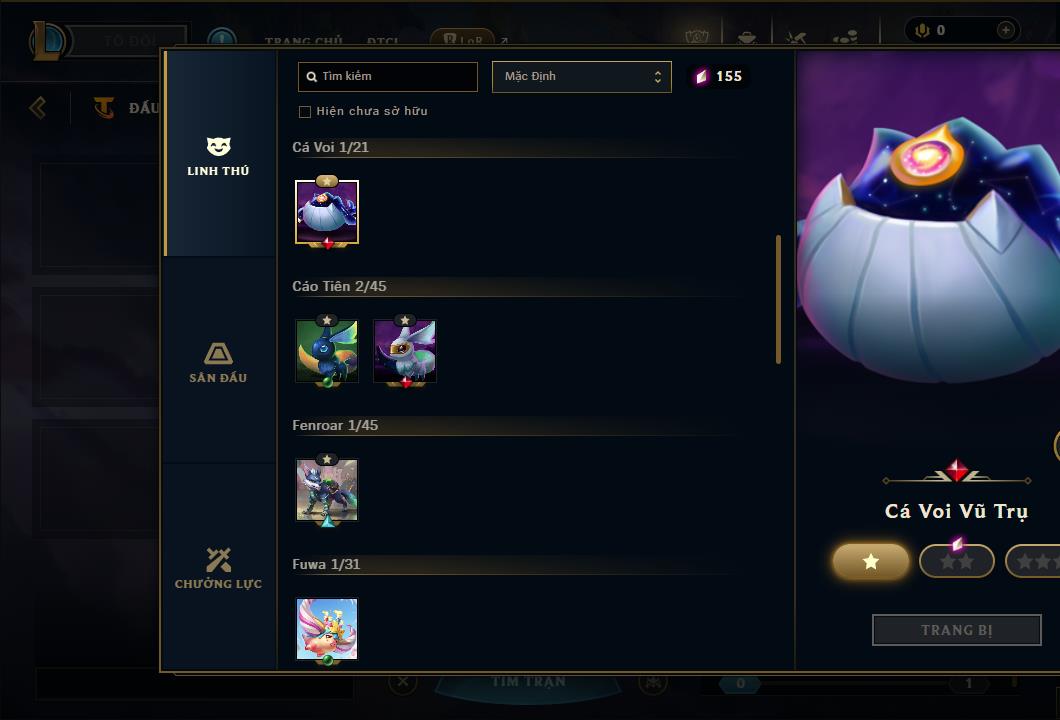The width and height of the screenshot is (1060, 720).
Task: Click the back arrow behind the panel
Action: (38, 107)
